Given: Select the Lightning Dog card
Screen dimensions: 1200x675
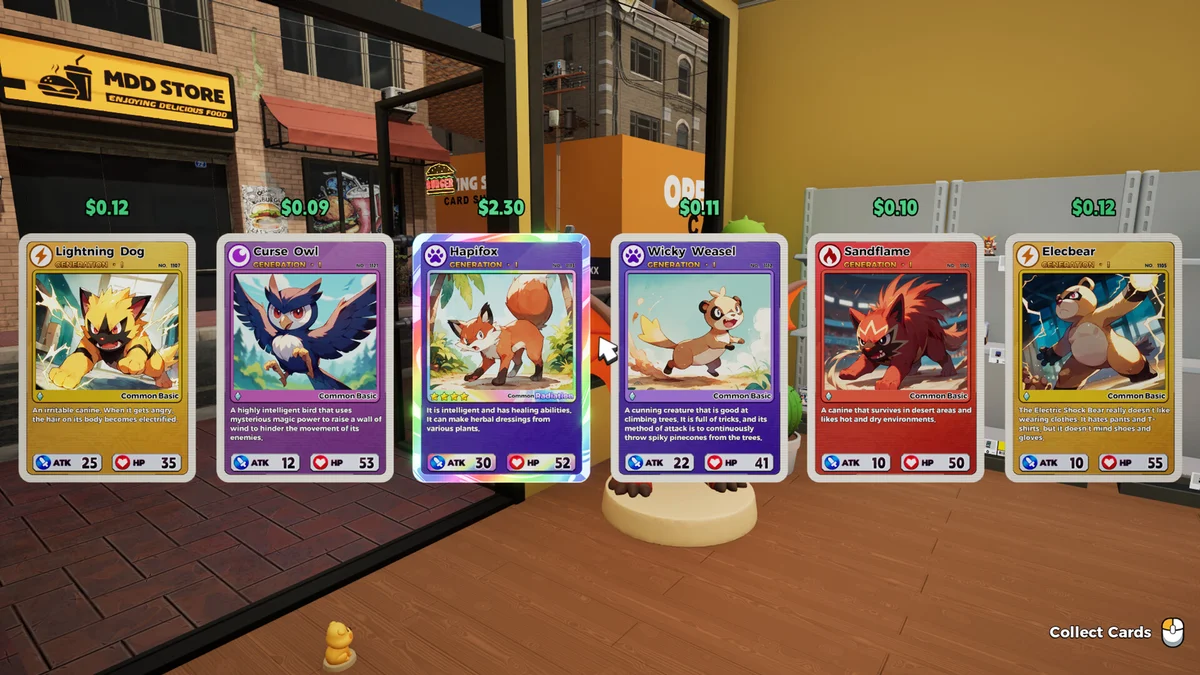Looking at the screenshot, I should coord(107,357).
